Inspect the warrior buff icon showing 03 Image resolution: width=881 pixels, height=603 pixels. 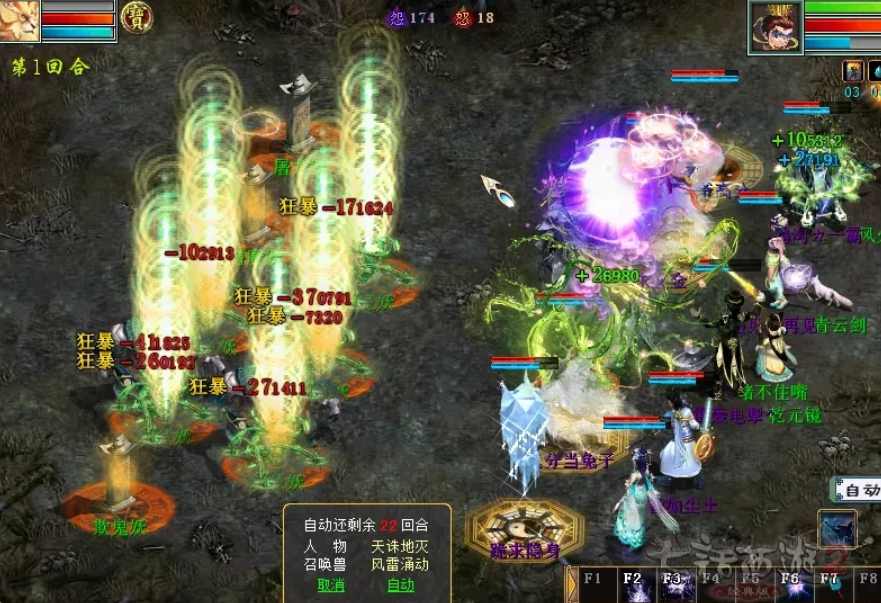click(852, 72)
